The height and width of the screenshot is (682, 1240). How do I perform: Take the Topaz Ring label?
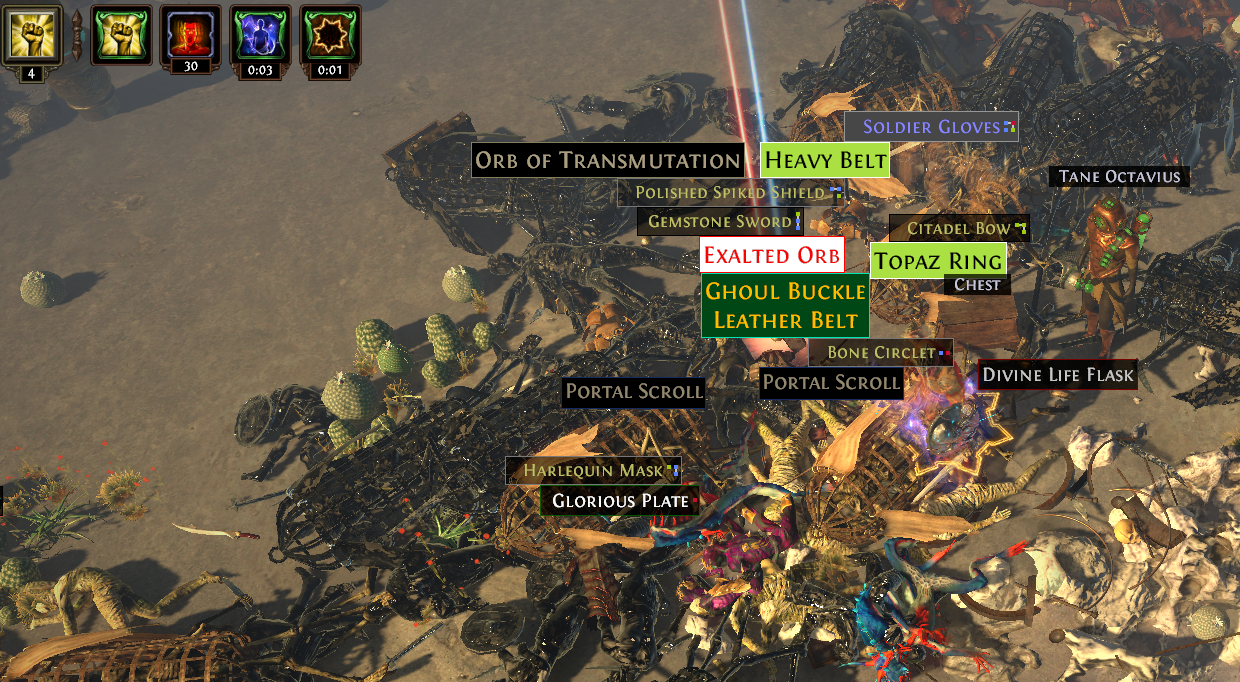tap(938, 261)
